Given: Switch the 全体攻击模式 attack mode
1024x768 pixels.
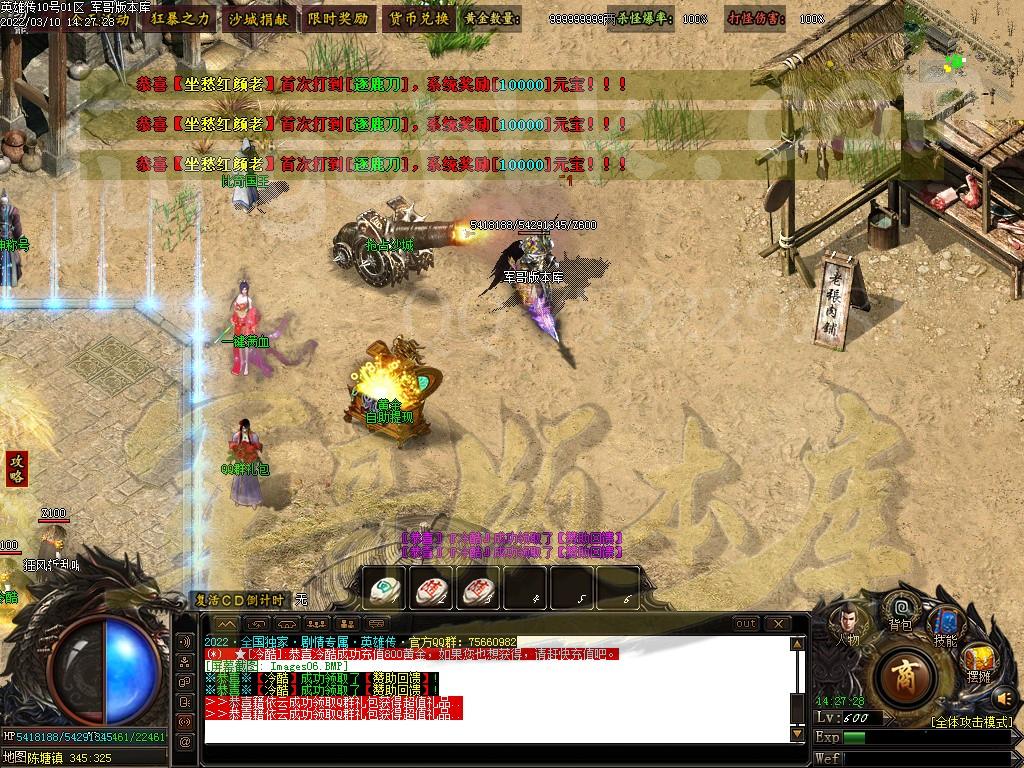Looking at the screenshot, I should point(971,721).
